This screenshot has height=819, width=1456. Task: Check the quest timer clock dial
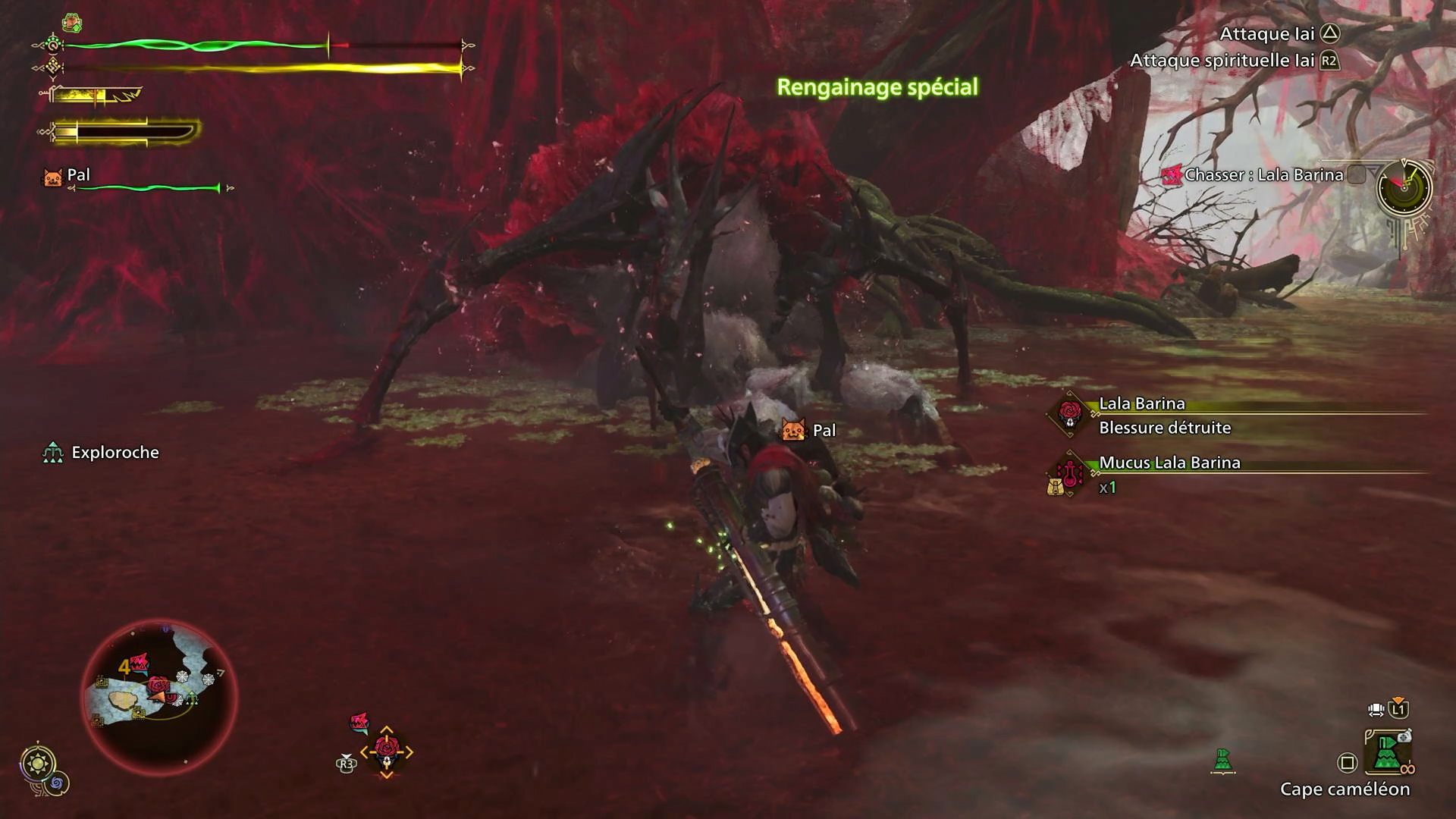click(1404, 187)
